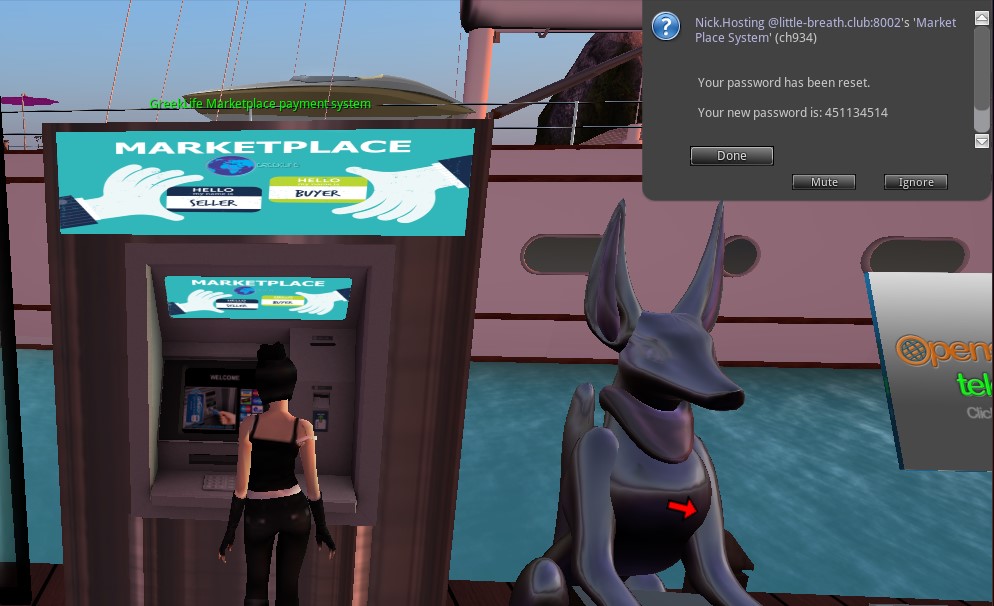Confirm the password reset with Done
This screenshot has width=994, height=606.
(x=732, y=156)
